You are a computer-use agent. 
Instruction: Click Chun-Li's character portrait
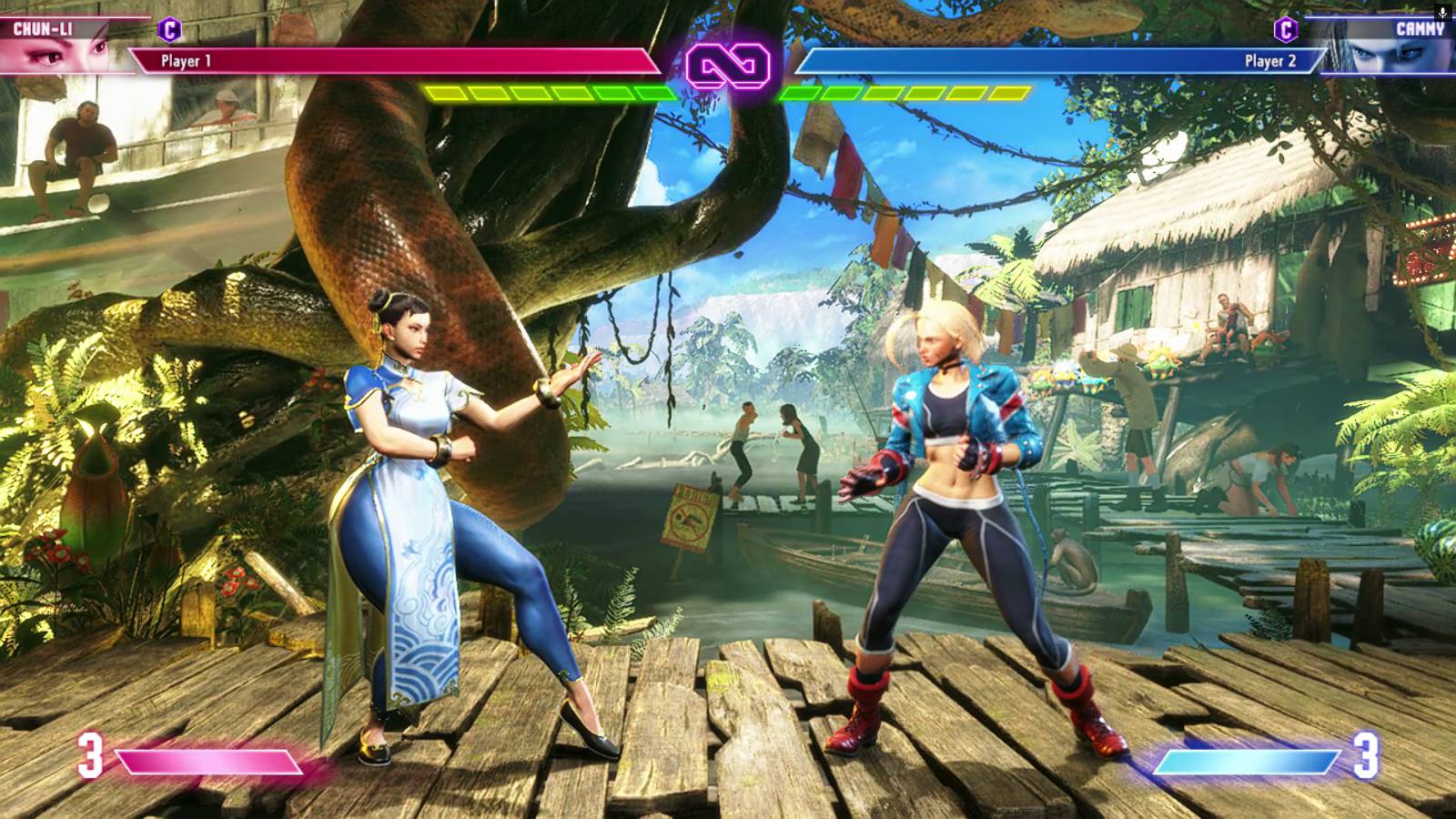pos(56,53)
